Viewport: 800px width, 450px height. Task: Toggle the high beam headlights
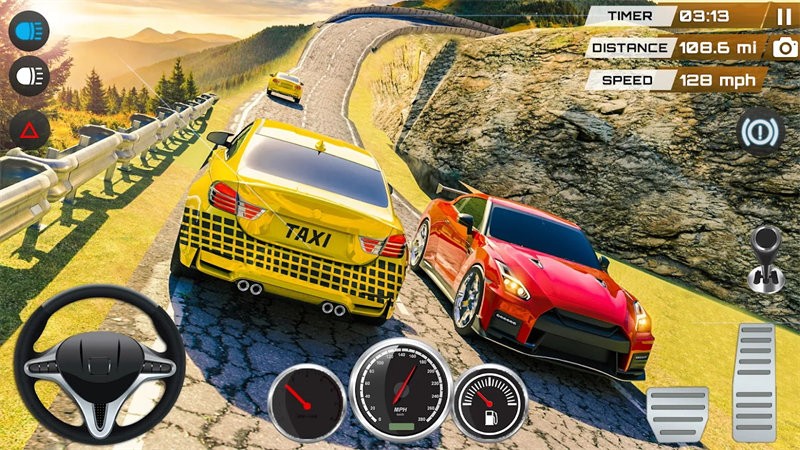30,29
